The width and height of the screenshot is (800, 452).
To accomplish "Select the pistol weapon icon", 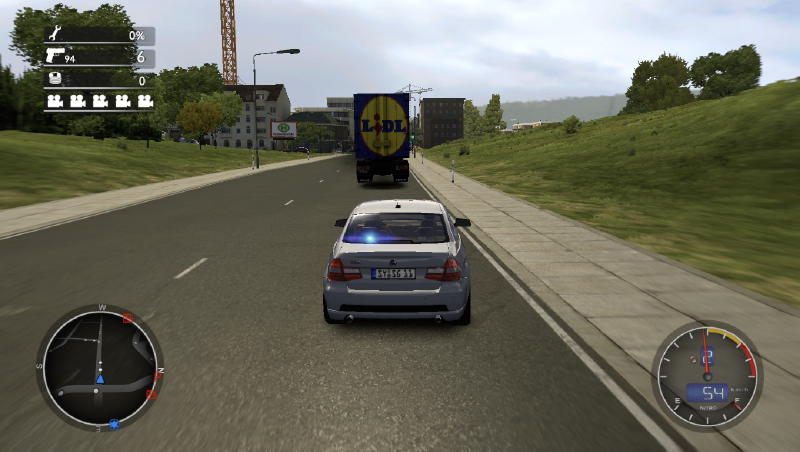I will (54, 56).
